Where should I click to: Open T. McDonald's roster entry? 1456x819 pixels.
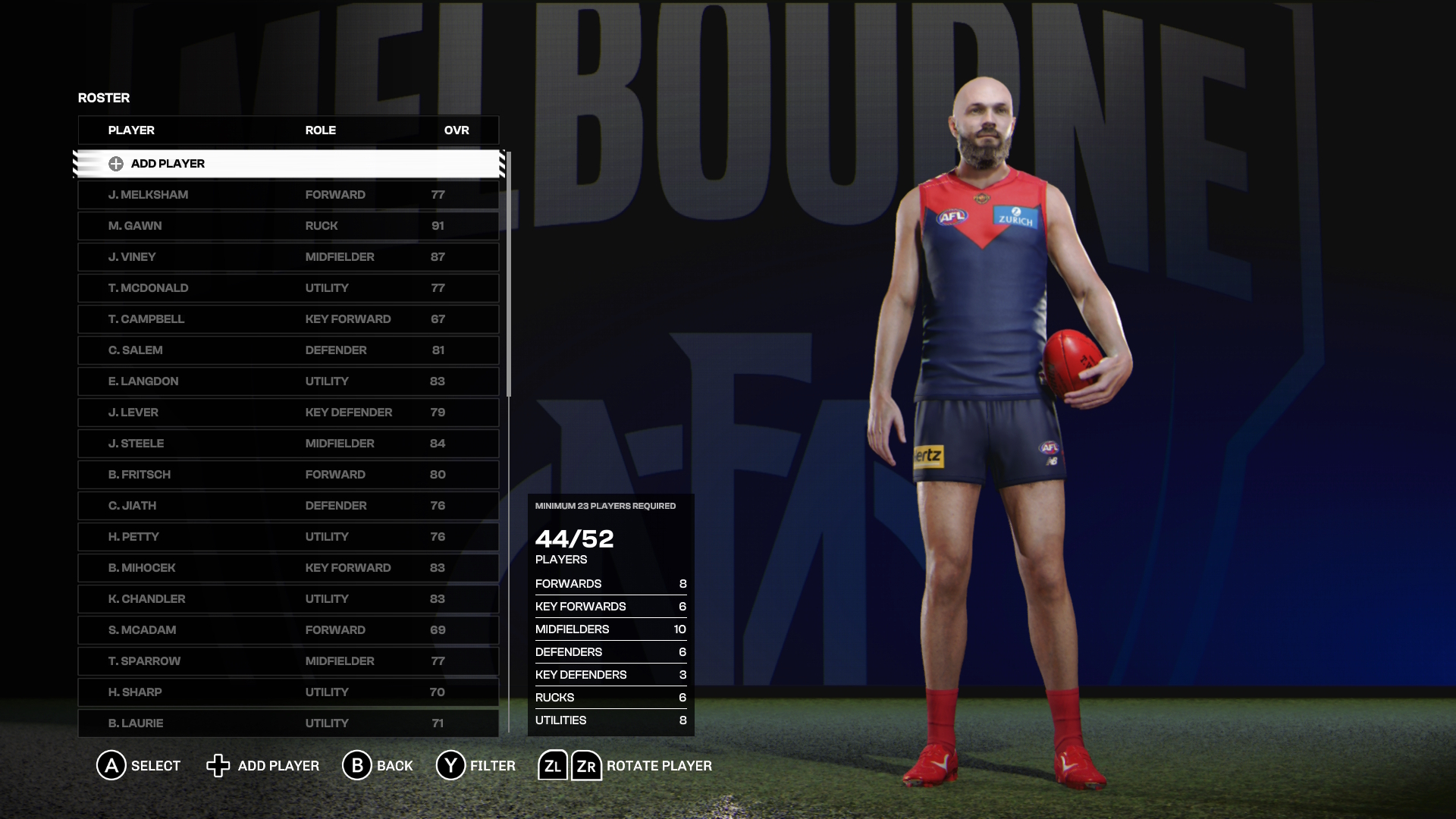[x=288, y=288]
